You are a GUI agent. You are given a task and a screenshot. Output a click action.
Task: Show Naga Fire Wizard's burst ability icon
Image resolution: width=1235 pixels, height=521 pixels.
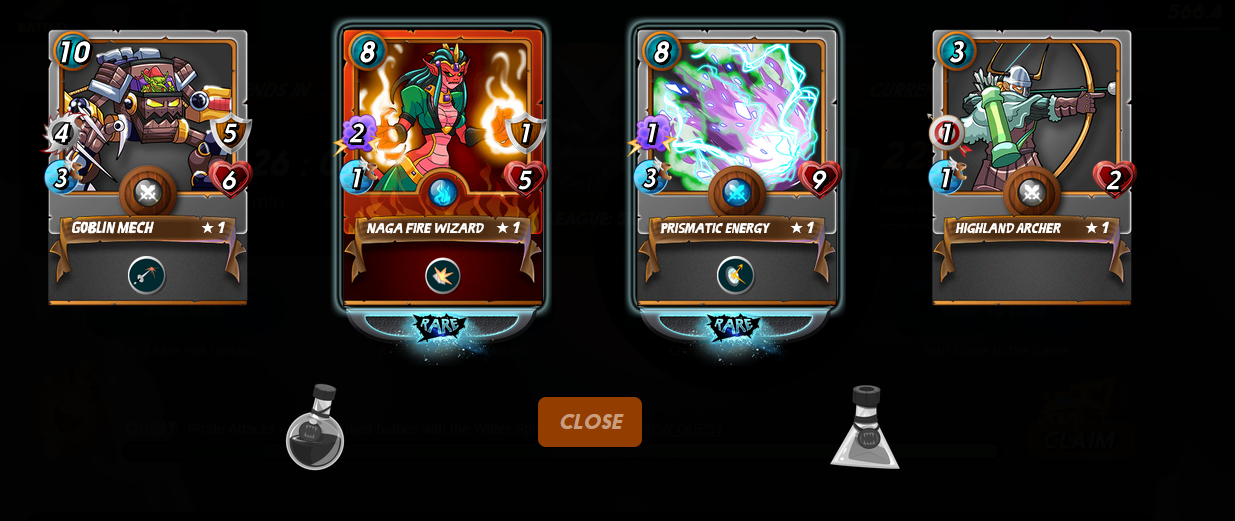(442, 275)
